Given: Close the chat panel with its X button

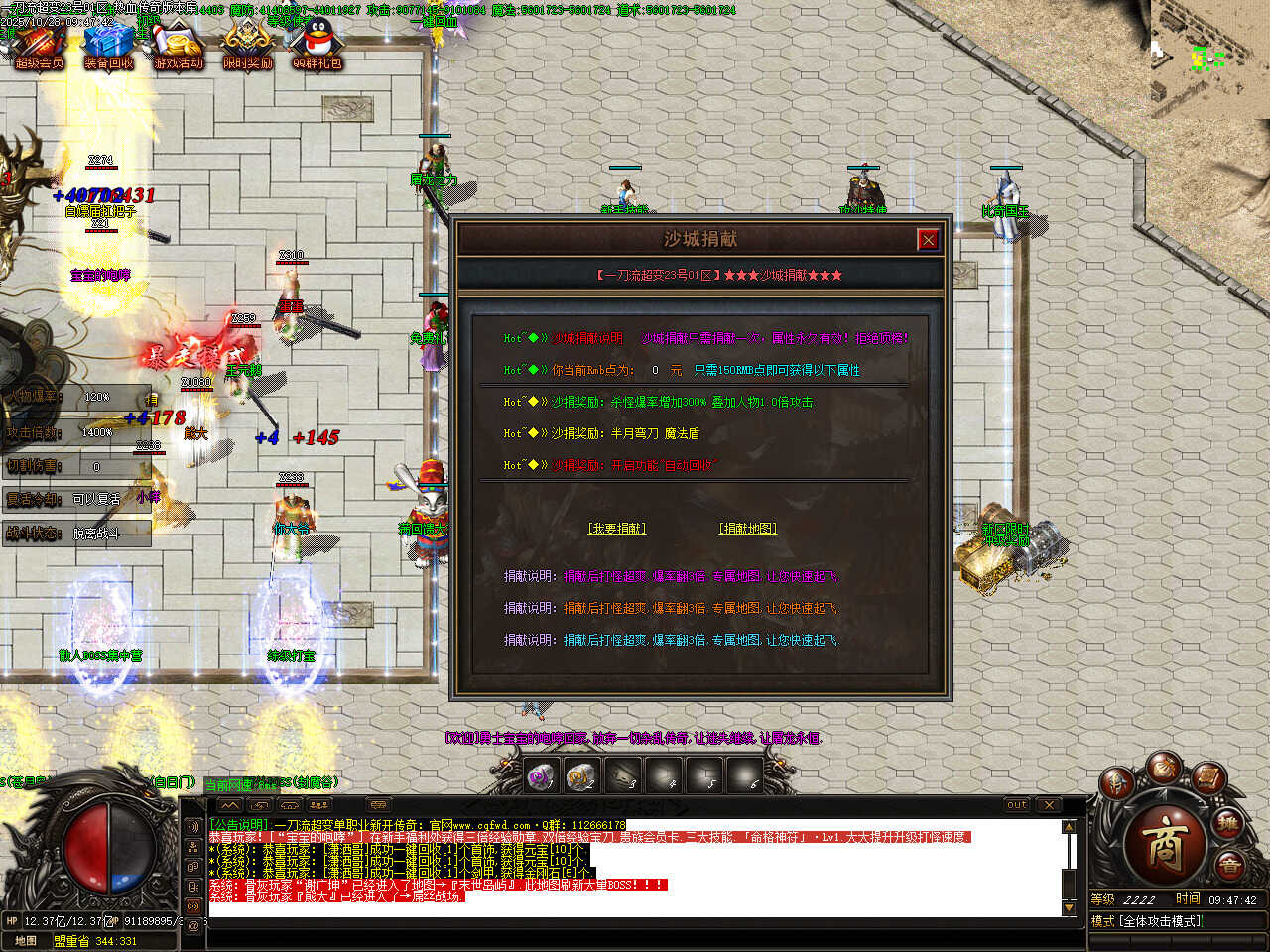Looking at the screenshot, I should click(1049, 805).
